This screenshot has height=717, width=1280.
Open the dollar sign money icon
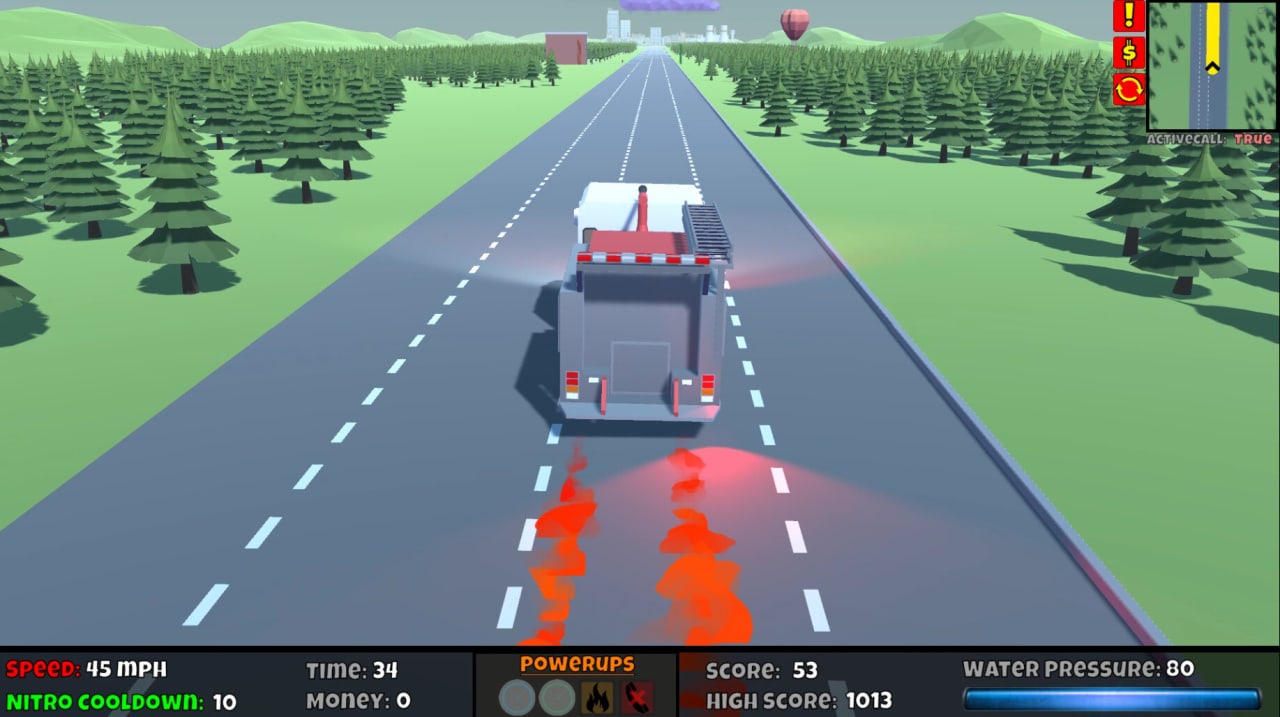(1129, 53)
